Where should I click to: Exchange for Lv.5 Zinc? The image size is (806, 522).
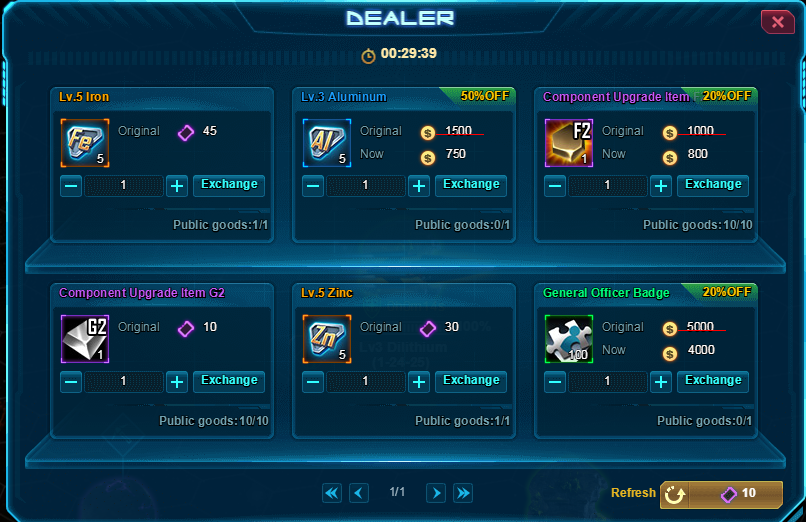click(x=471, y=381)
